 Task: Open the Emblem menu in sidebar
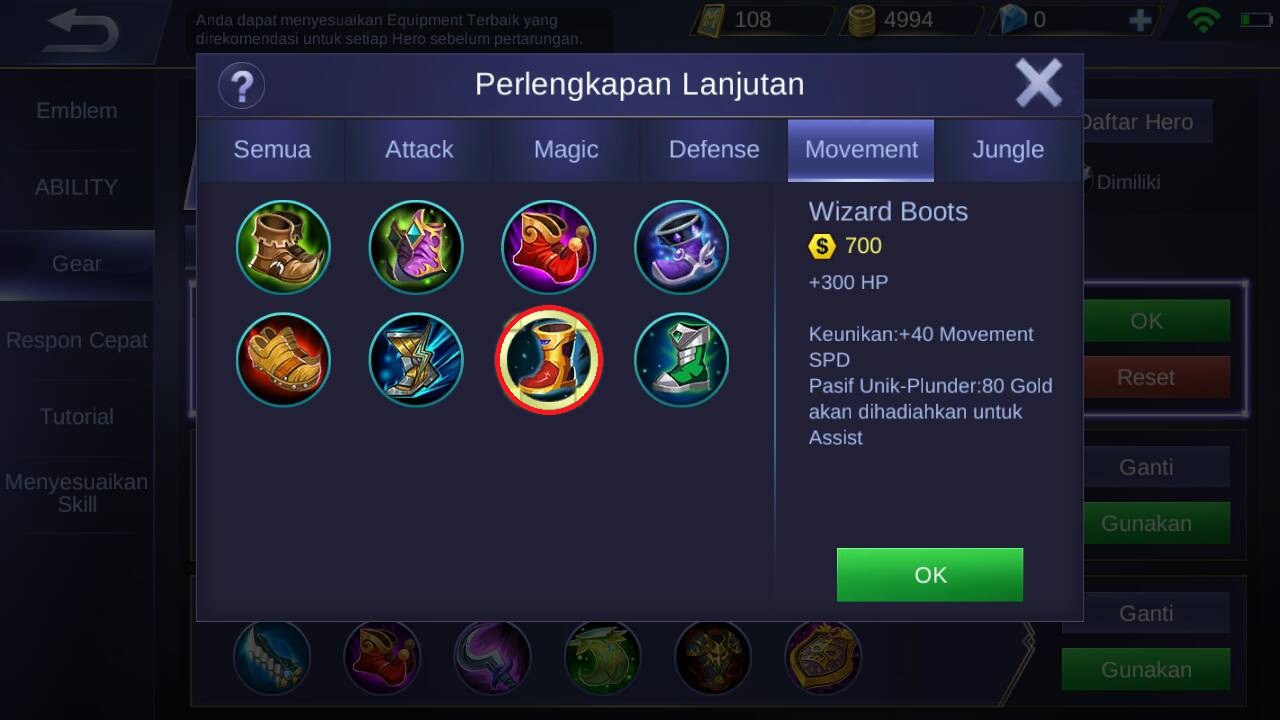pos(77,111)
